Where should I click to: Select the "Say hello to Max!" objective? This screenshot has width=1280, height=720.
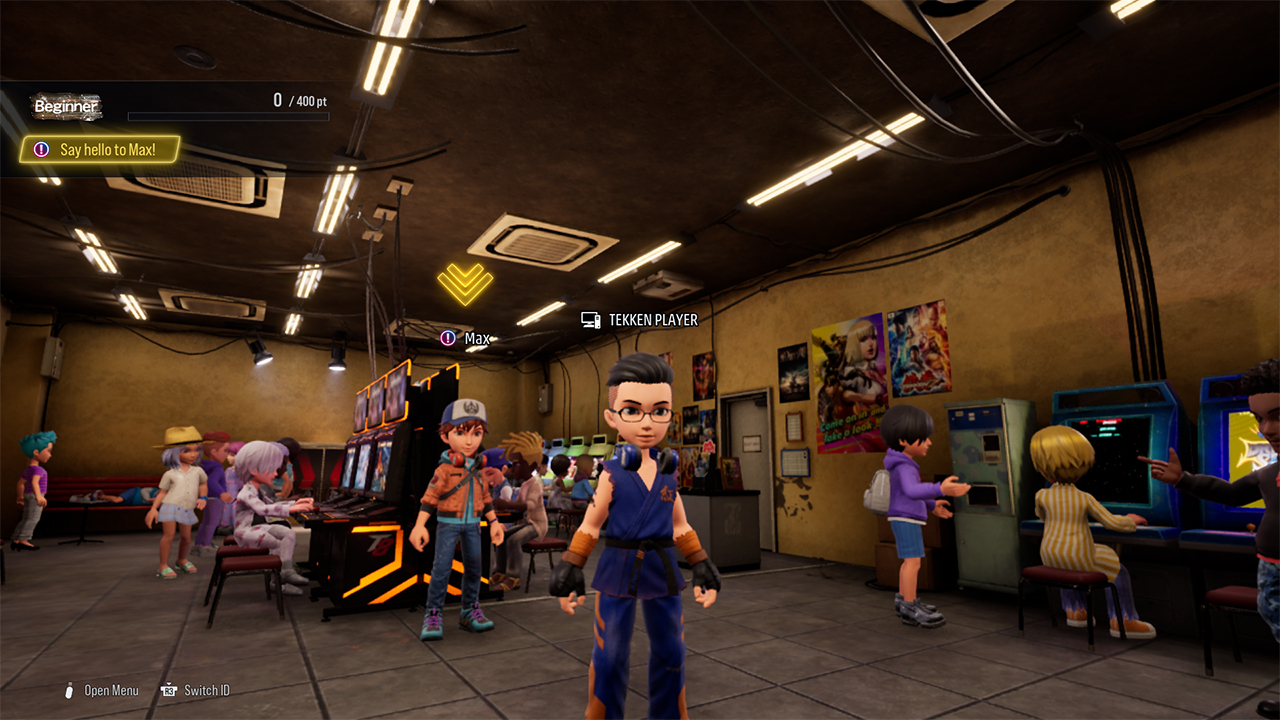(100, 150)
